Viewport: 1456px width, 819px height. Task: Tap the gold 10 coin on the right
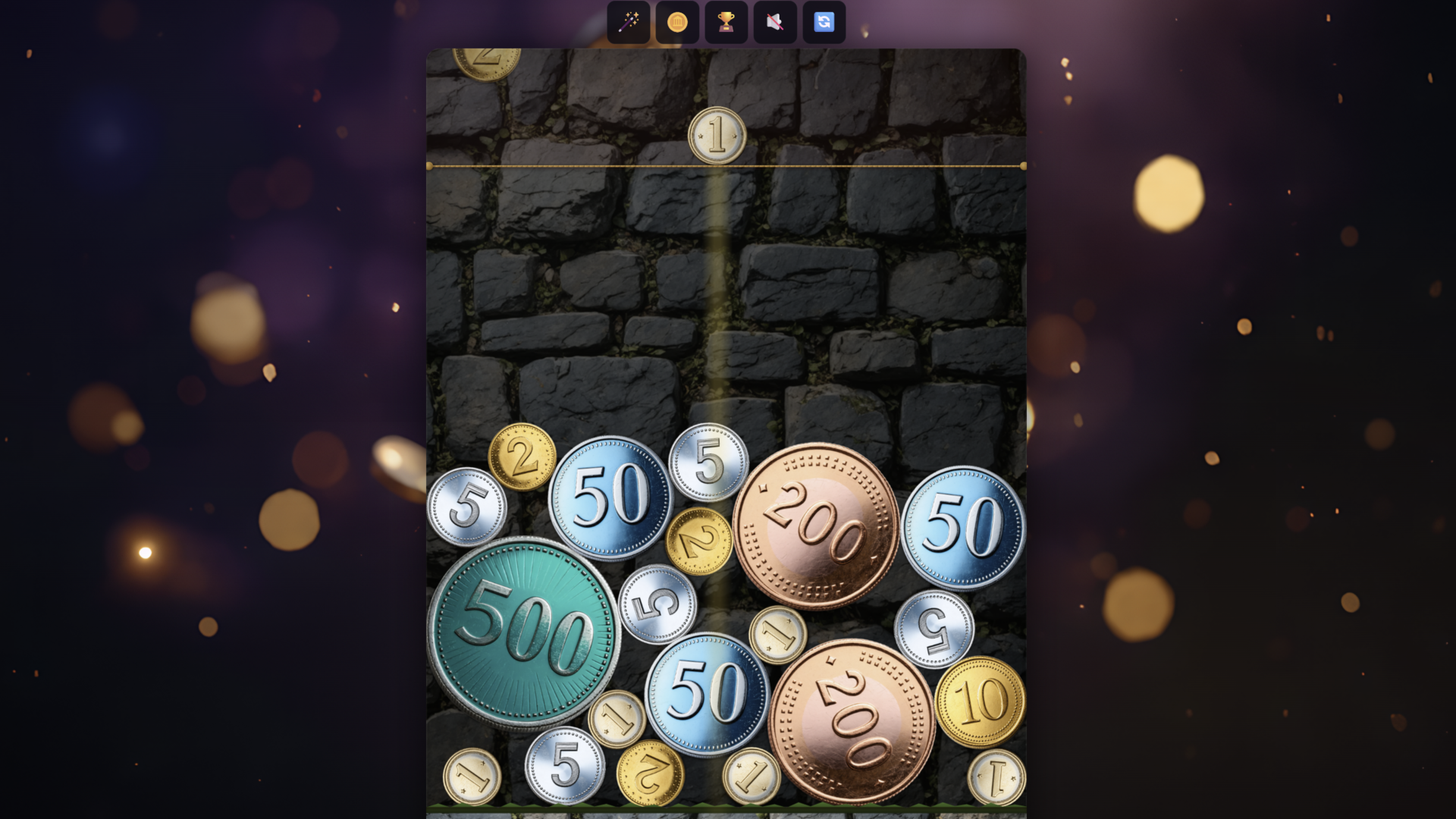click(982, 701)
